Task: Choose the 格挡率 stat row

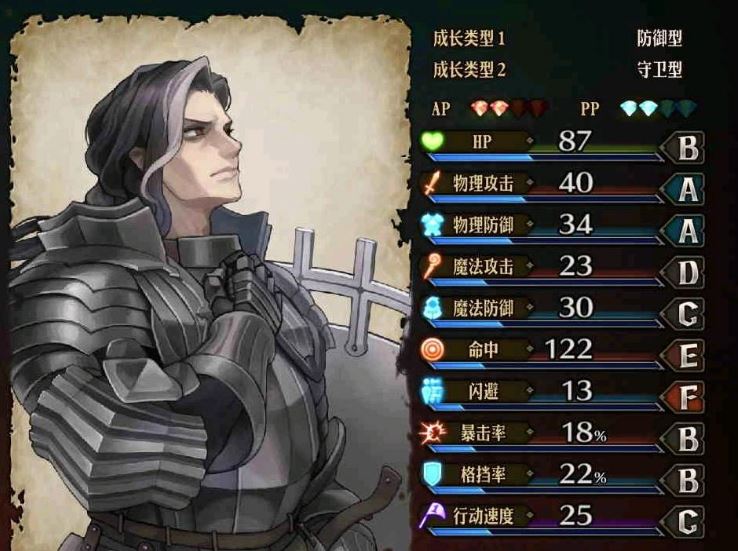Action: (560, 475)
